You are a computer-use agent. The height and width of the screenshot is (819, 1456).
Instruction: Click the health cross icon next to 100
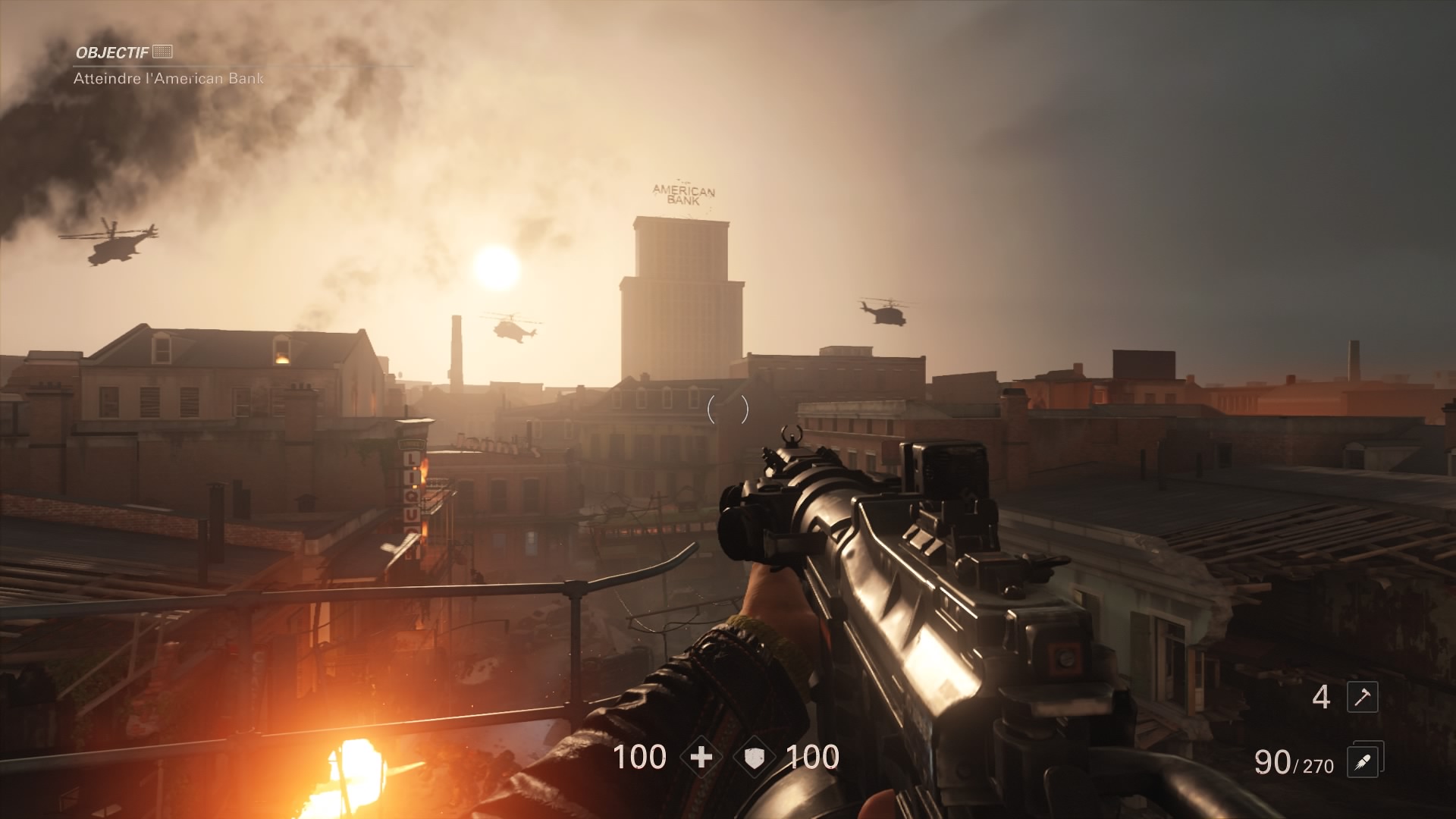coord(701,757)
